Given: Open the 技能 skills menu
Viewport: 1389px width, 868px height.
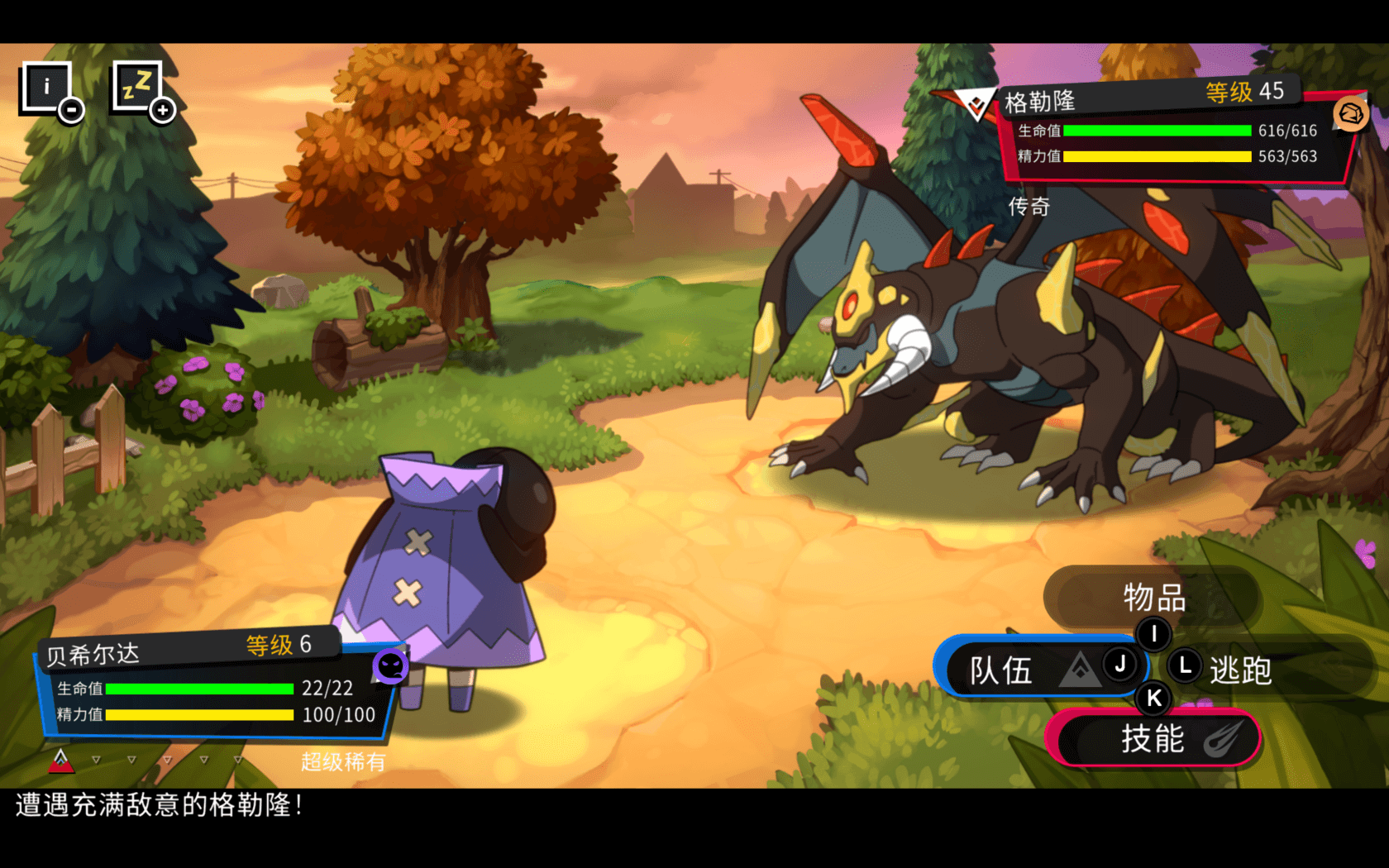Looking at the screenshot, I should pyautogui.click(x=1153, y=738).
